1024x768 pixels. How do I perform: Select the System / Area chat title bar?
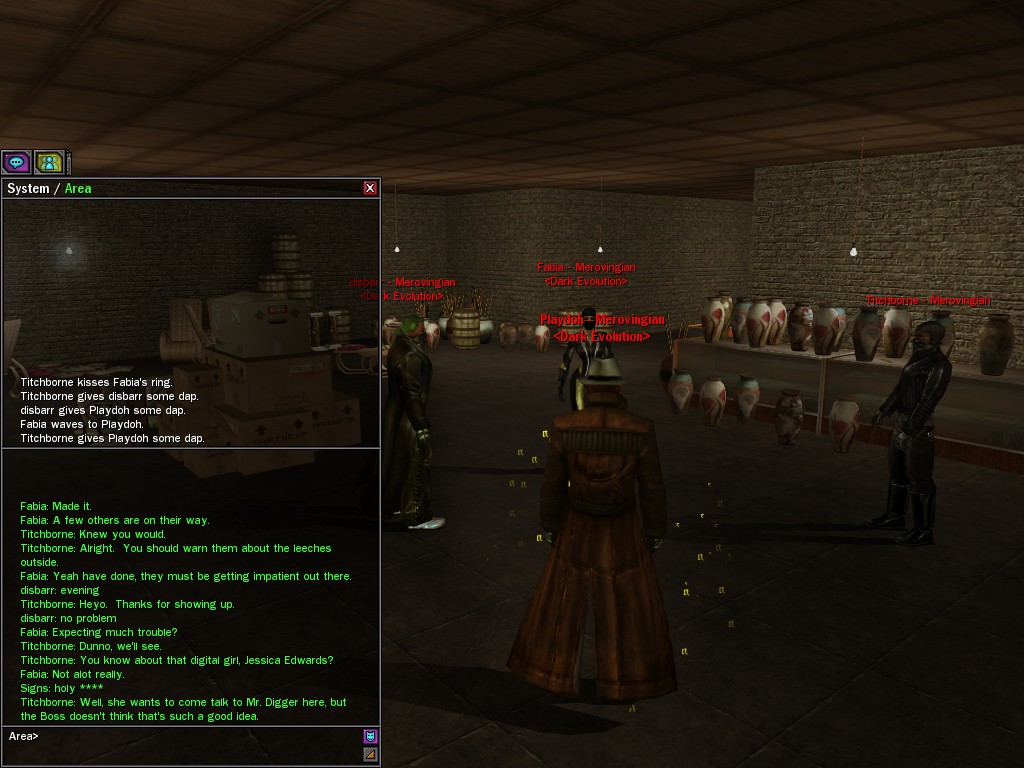point(180,188)
